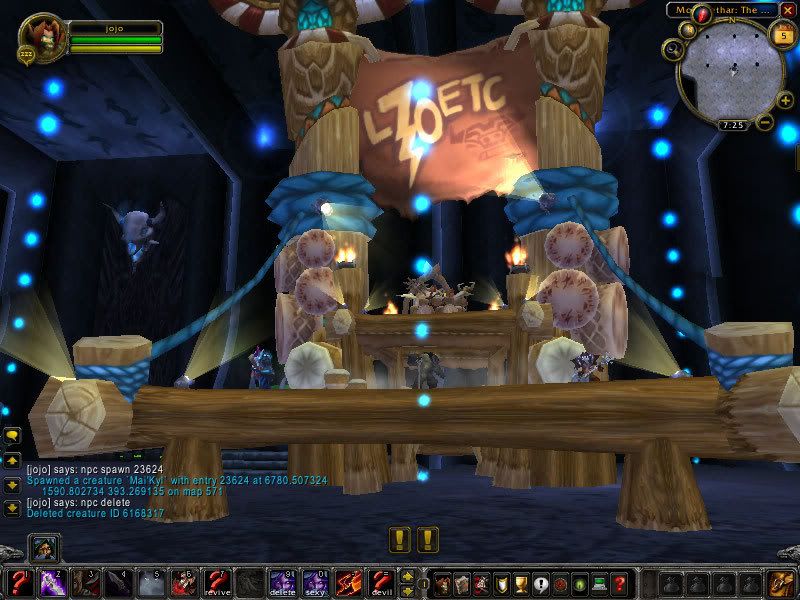Screen dimensions: 800x600
Task: Open the chat speech bubble menu
Action: pos(12,436)
